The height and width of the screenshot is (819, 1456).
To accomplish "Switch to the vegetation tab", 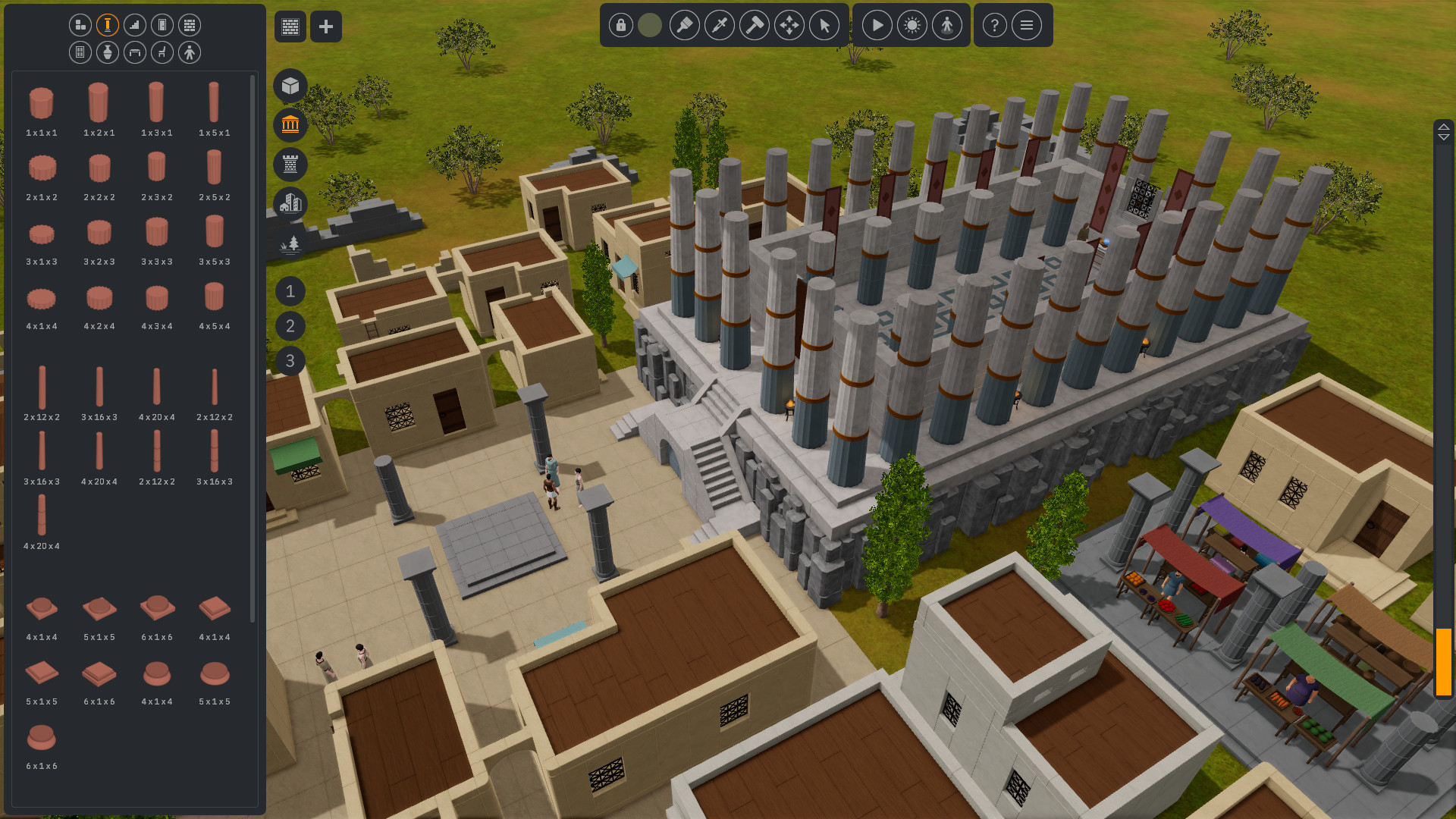I will [x=290, y=244].
